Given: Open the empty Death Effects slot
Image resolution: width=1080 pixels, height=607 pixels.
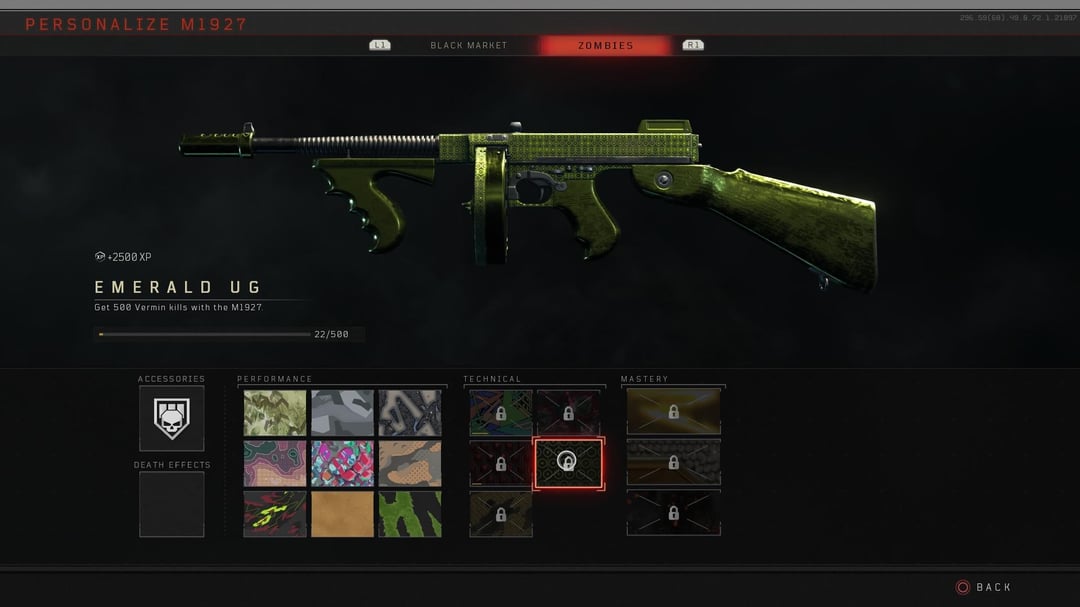Looking at the screenshot, I should [x=171, y=504].
